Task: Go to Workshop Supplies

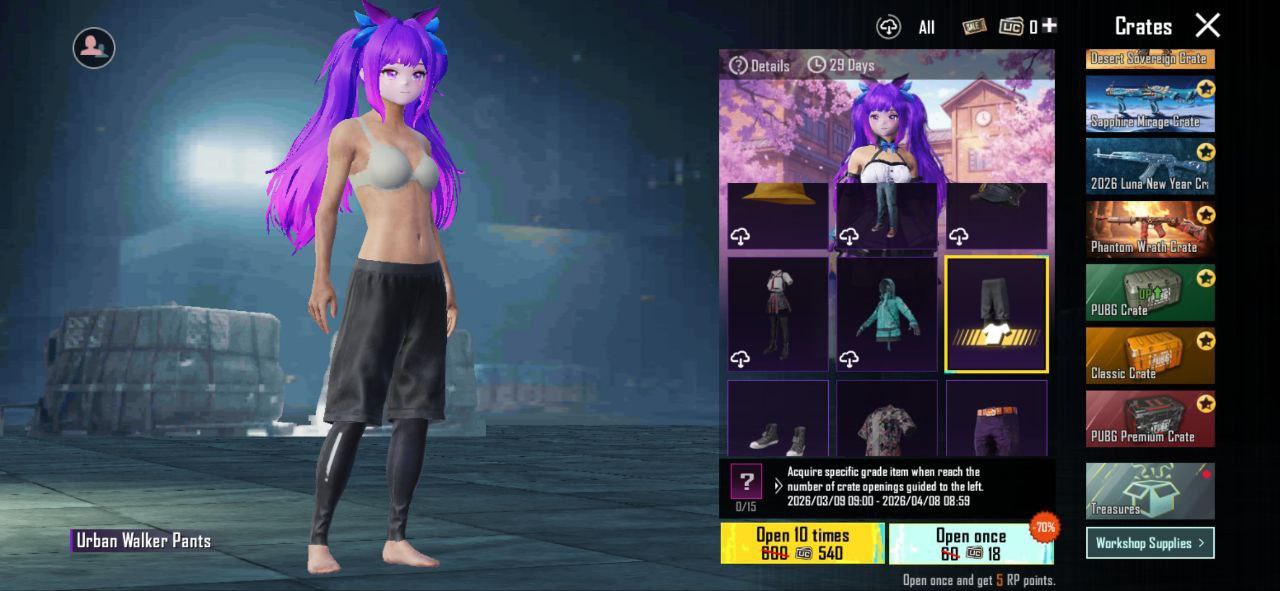Action: click(x=1150, y=543)
